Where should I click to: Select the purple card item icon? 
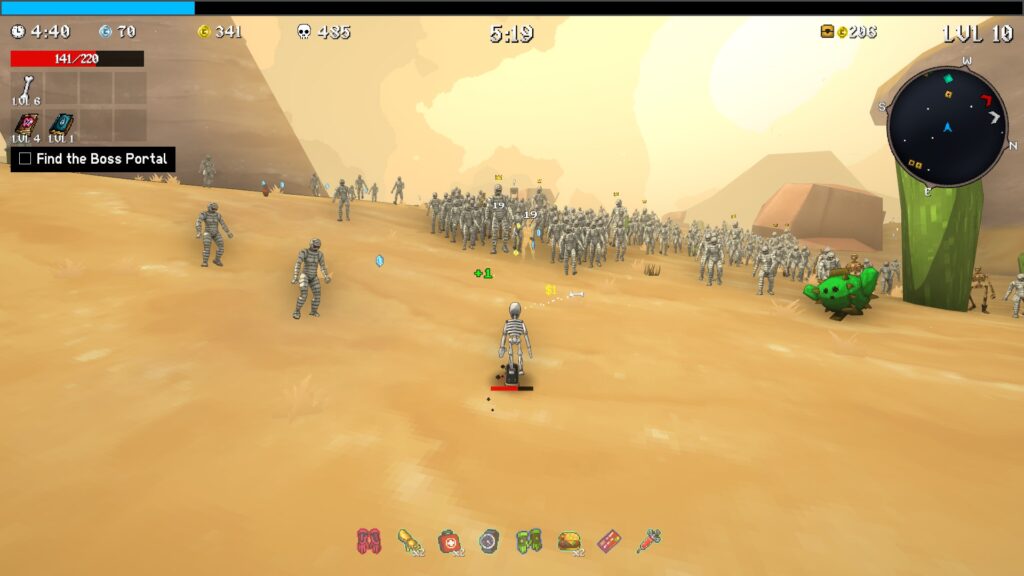pyautogui.click(x=608, y=541)
